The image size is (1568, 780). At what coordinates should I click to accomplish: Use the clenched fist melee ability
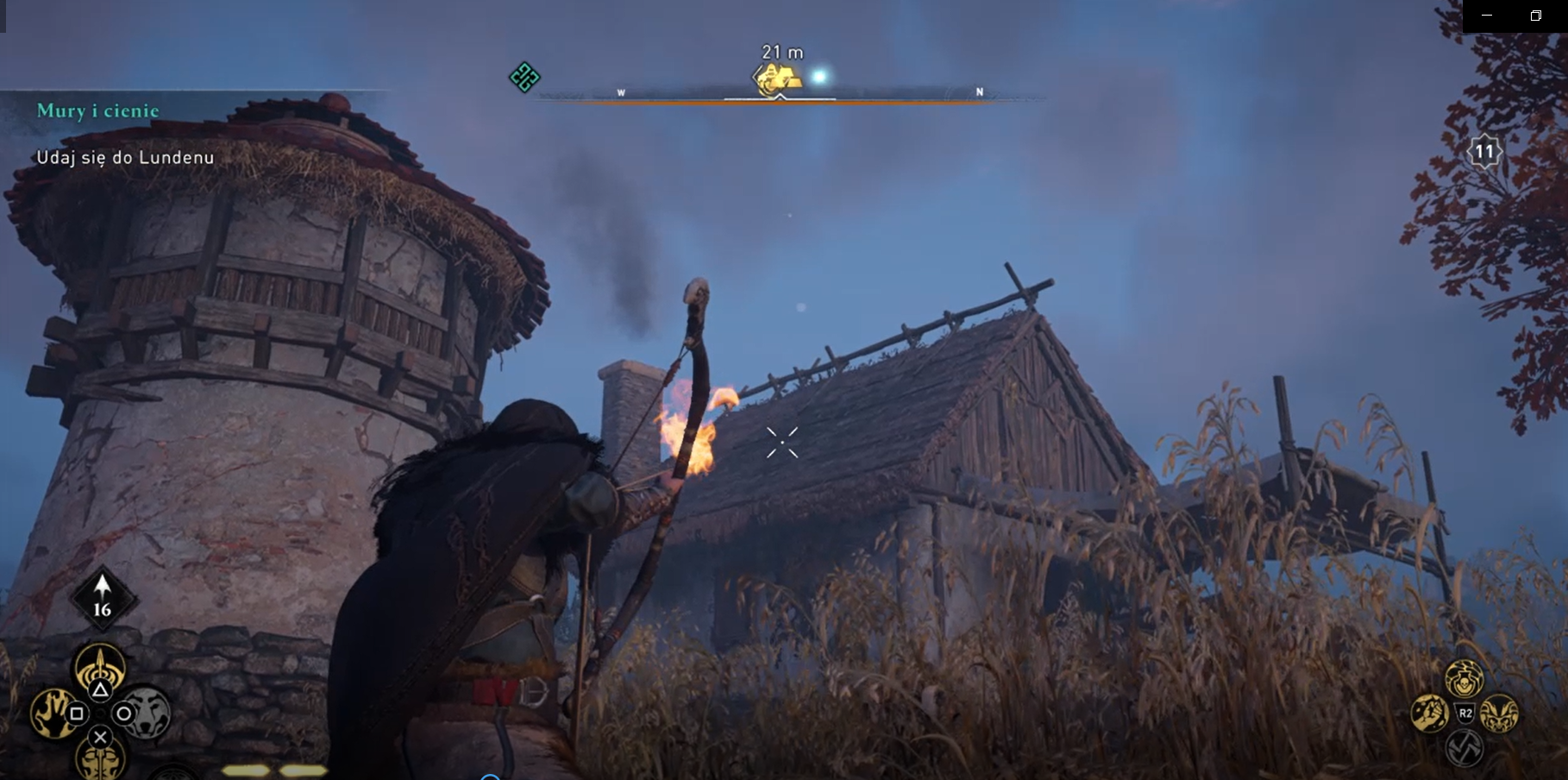[x=1429, y=714]
